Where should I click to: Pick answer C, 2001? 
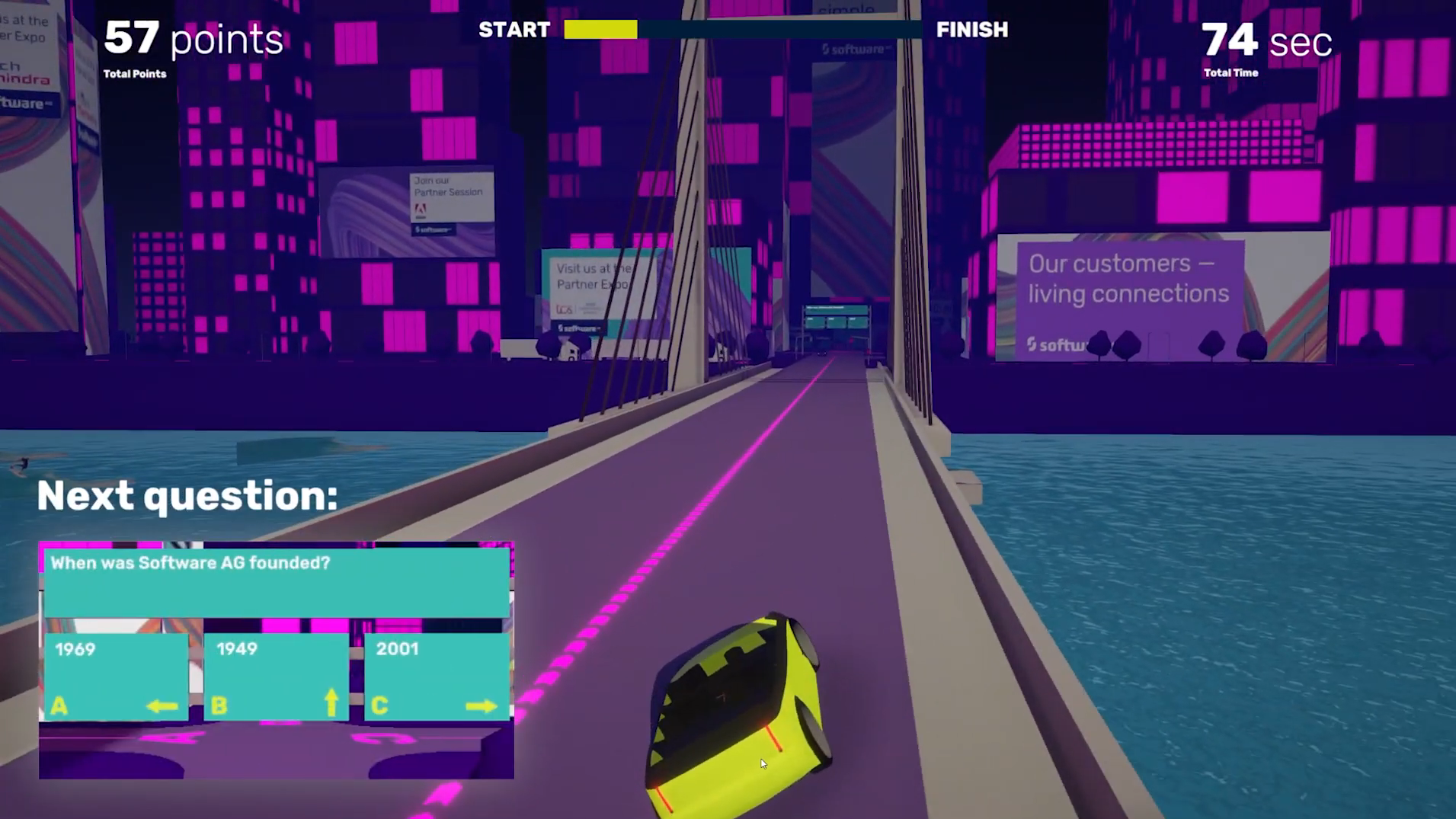pos(437,677)
